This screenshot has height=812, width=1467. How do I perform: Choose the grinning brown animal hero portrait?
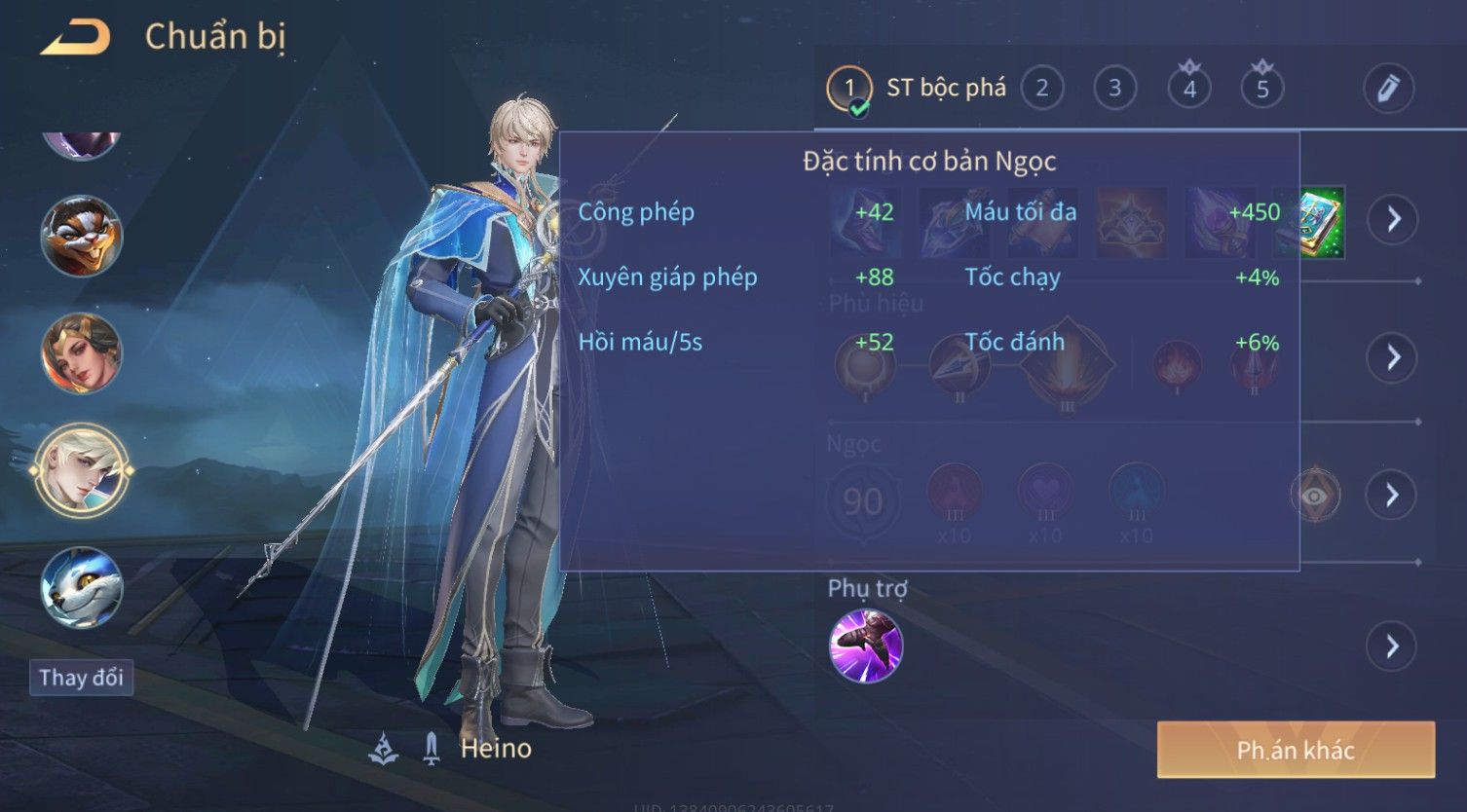81,237
